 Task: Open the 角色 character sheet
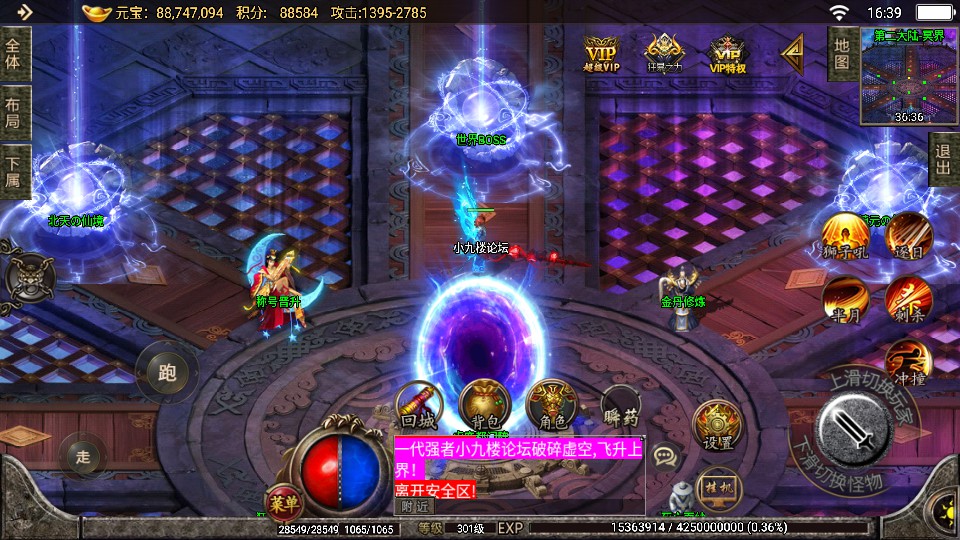pos(552,406)
